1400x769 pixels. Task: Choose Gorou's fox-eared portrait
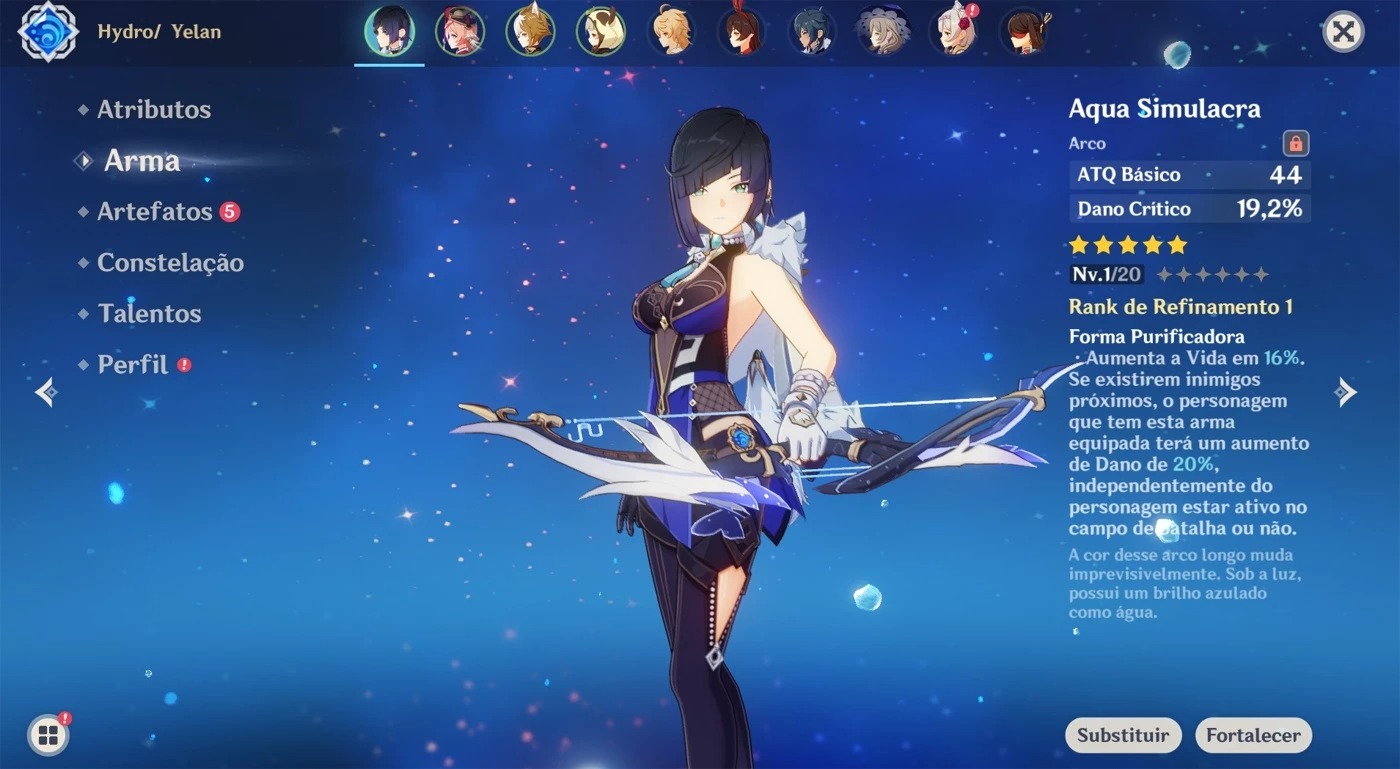(x=530, y=32)
